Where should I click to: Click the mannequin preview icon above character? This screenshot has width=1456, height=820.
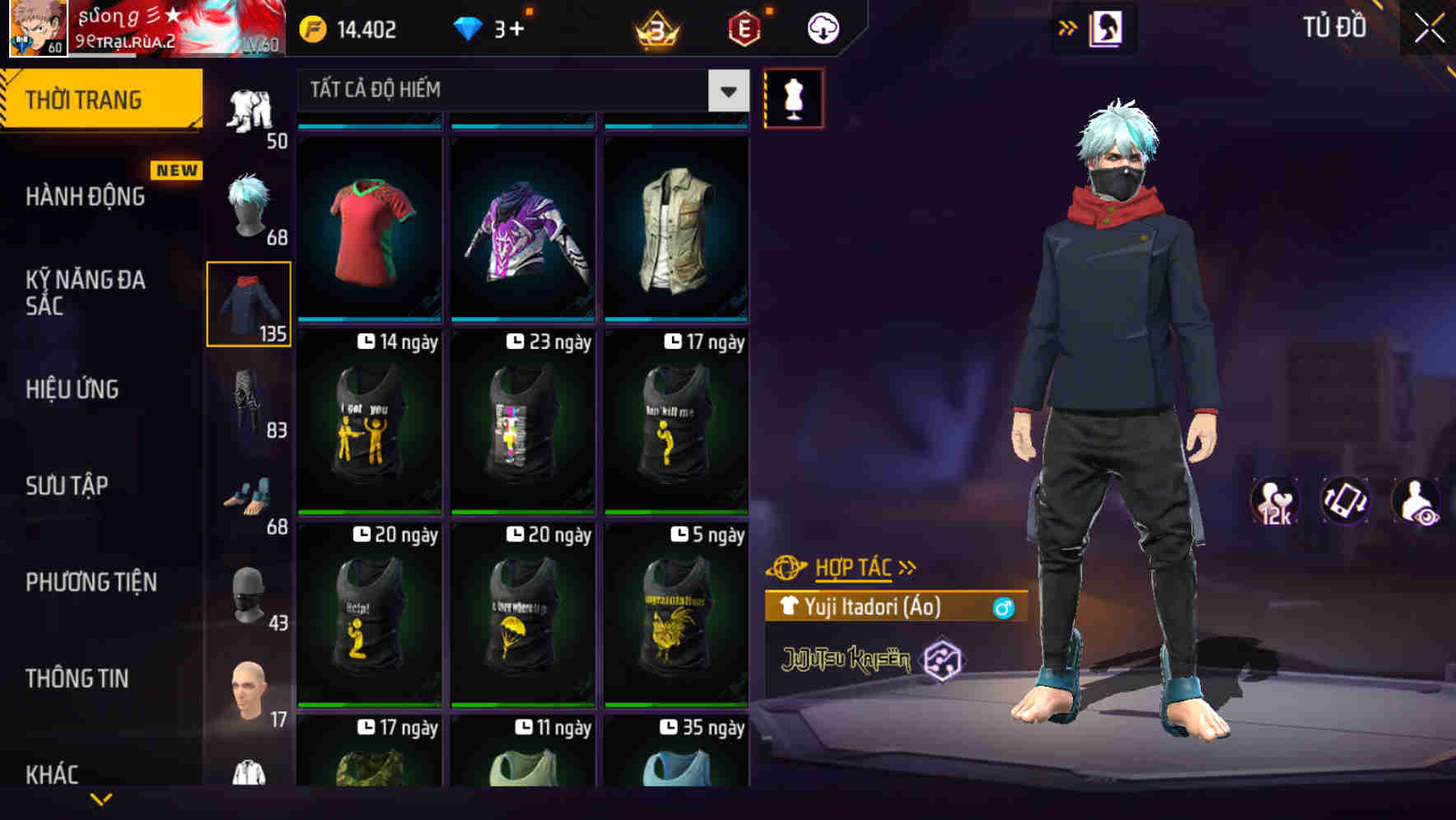pos(793,97)
